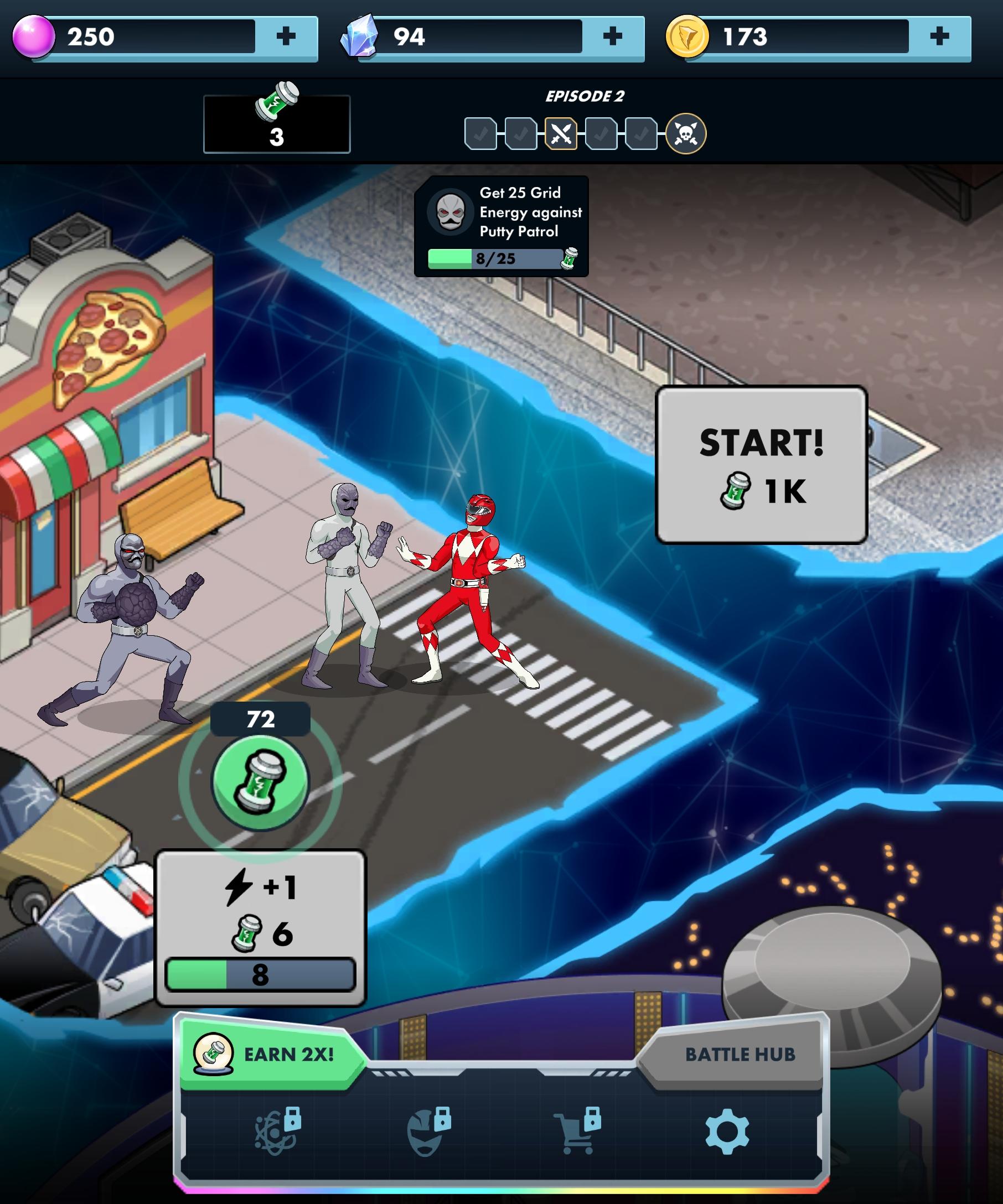The width and height of the screenshot is (1003, 1204).
Task: Add gold coins with the plus button
Action: (939, 37)
